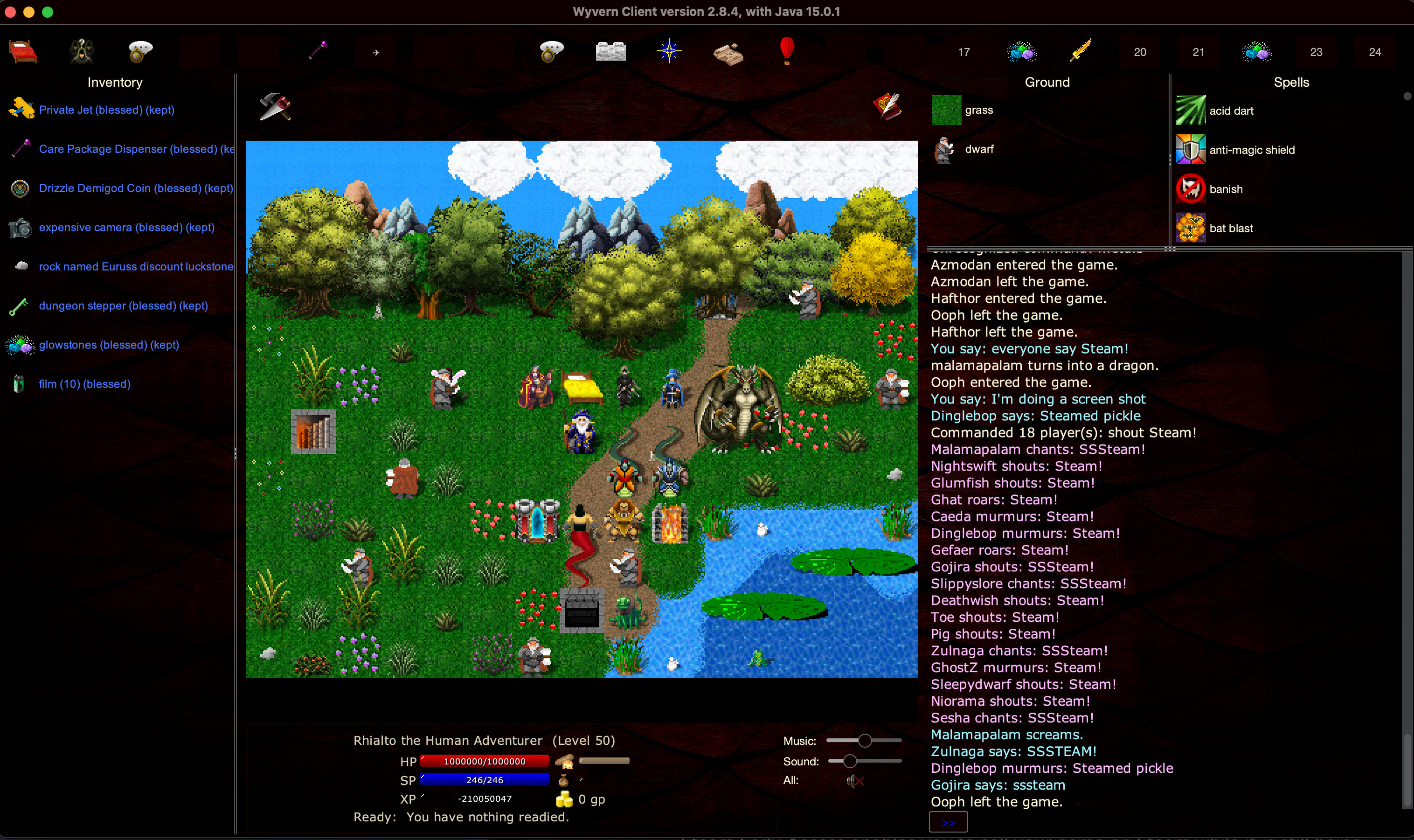Screen dimensions: 1414x840
Task: Cast the banish spell
Action: [x=1225, y=188]
